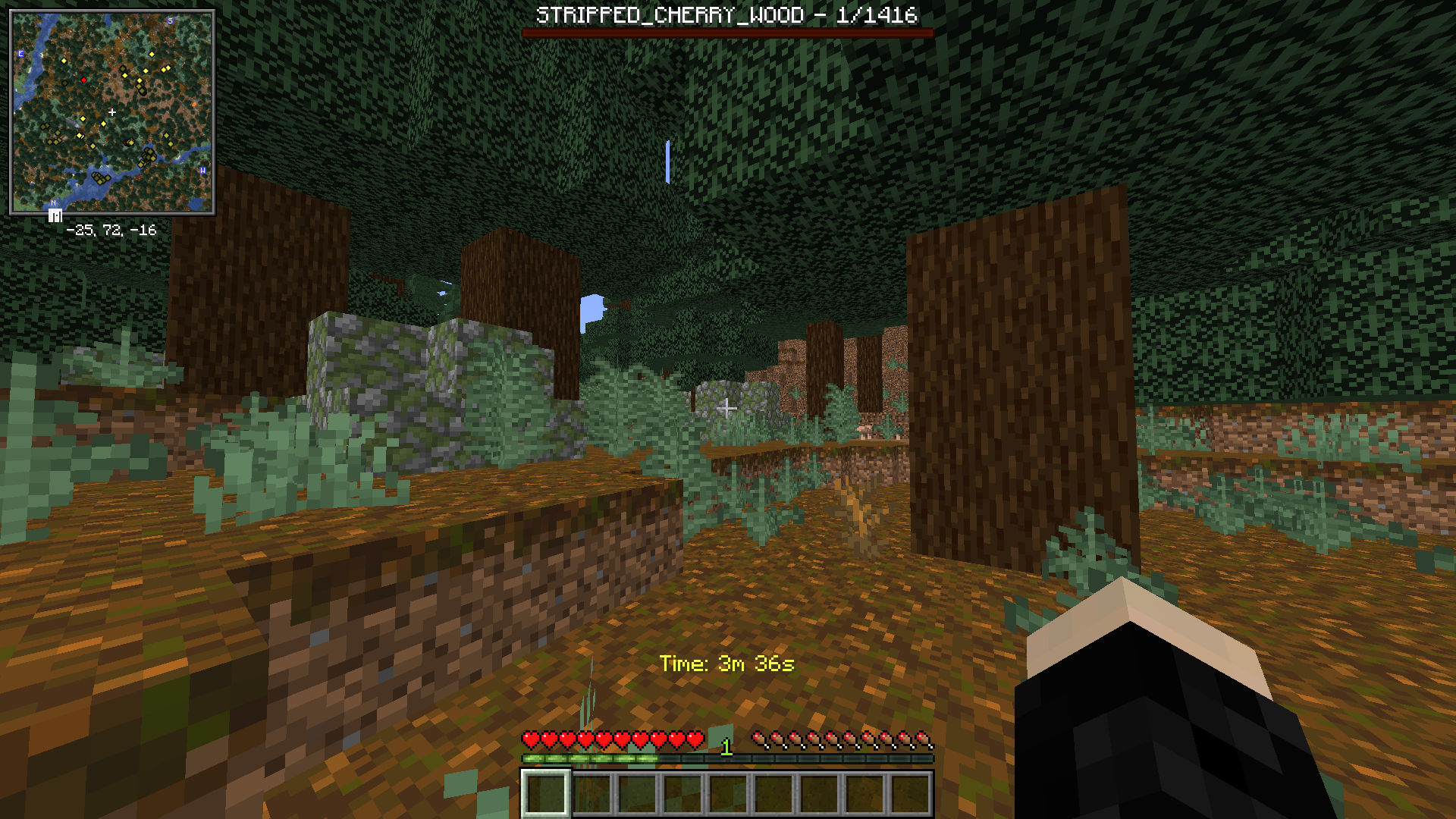This screenshot has height=819, width=1456.
Task: Choose the highlighted first hotbar slot
Action: tap(545, 794)
